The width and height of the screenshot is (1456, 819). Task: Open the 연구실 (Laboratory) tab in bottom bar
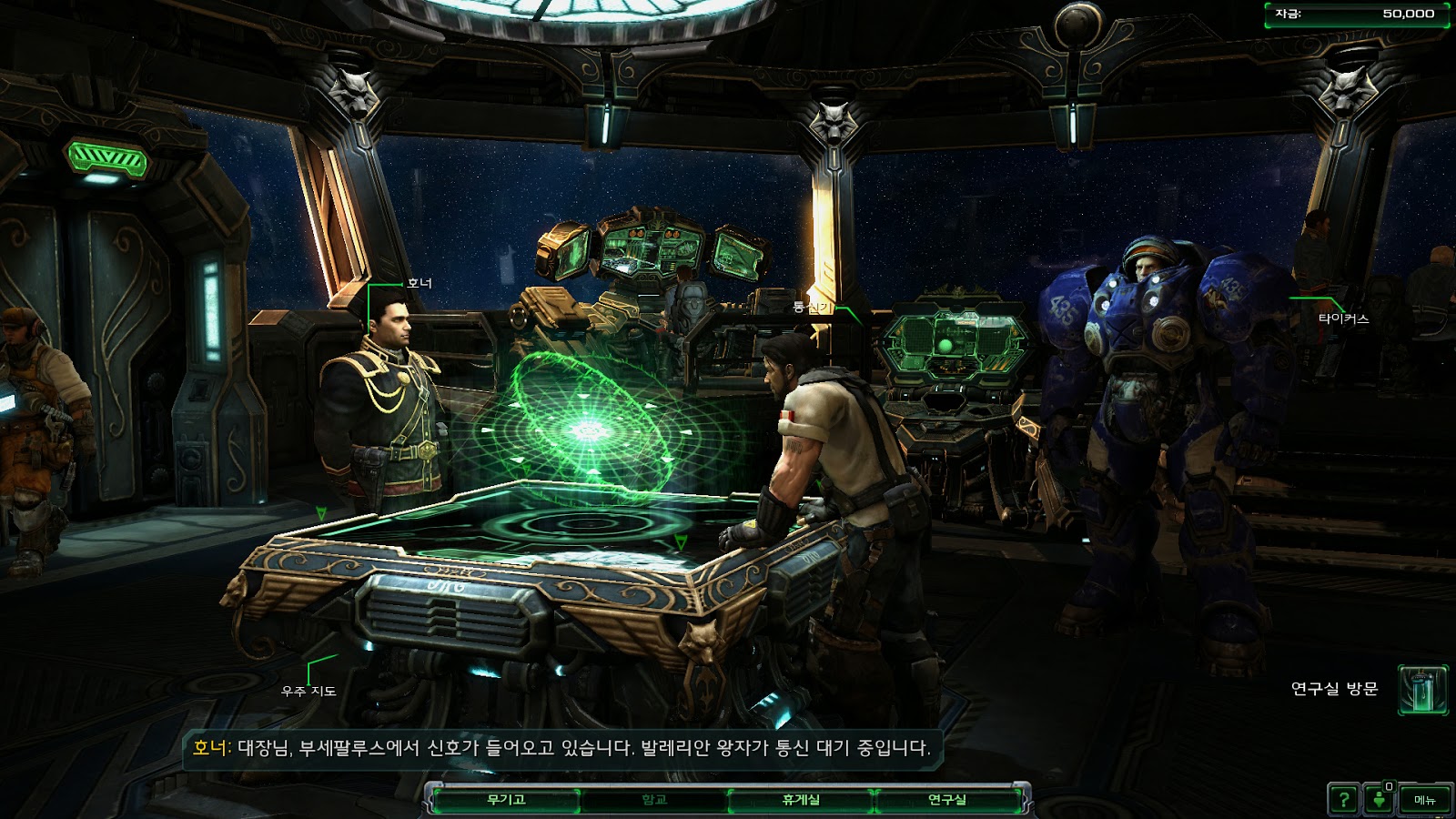click(947, 800)
